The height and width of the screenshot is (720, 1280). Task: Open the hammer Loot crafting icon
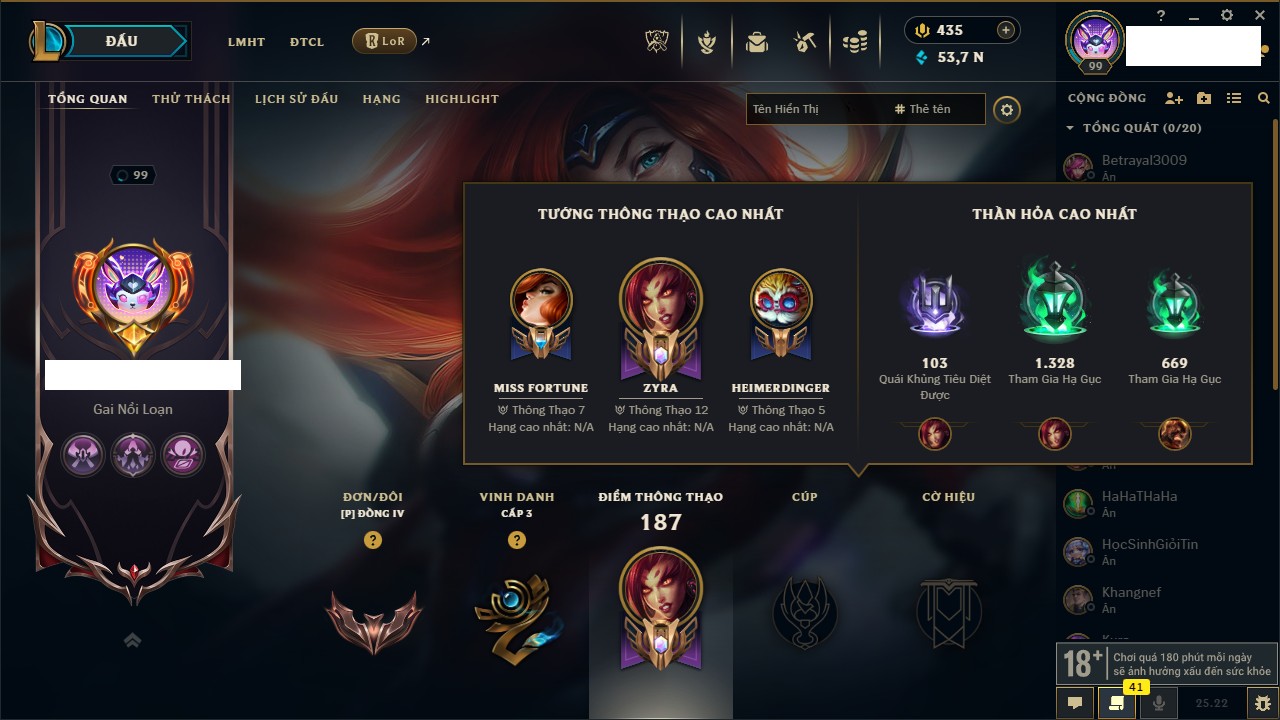805,42
